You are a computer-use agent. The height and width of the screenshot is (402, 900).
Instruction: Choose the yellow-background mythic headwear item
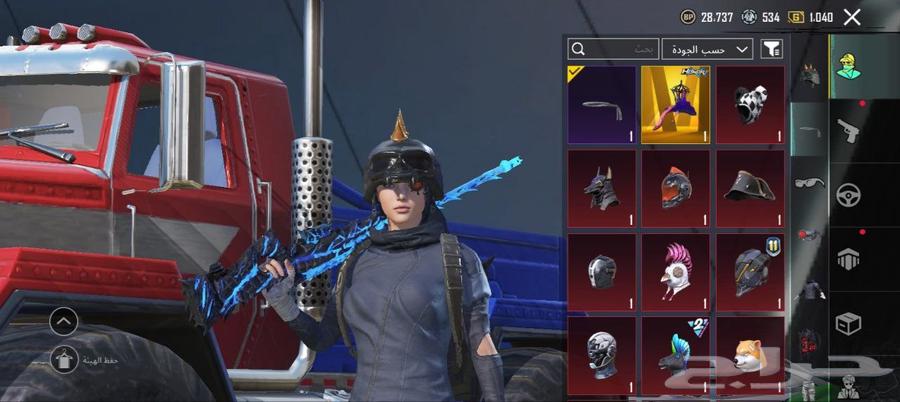(675, 105)
